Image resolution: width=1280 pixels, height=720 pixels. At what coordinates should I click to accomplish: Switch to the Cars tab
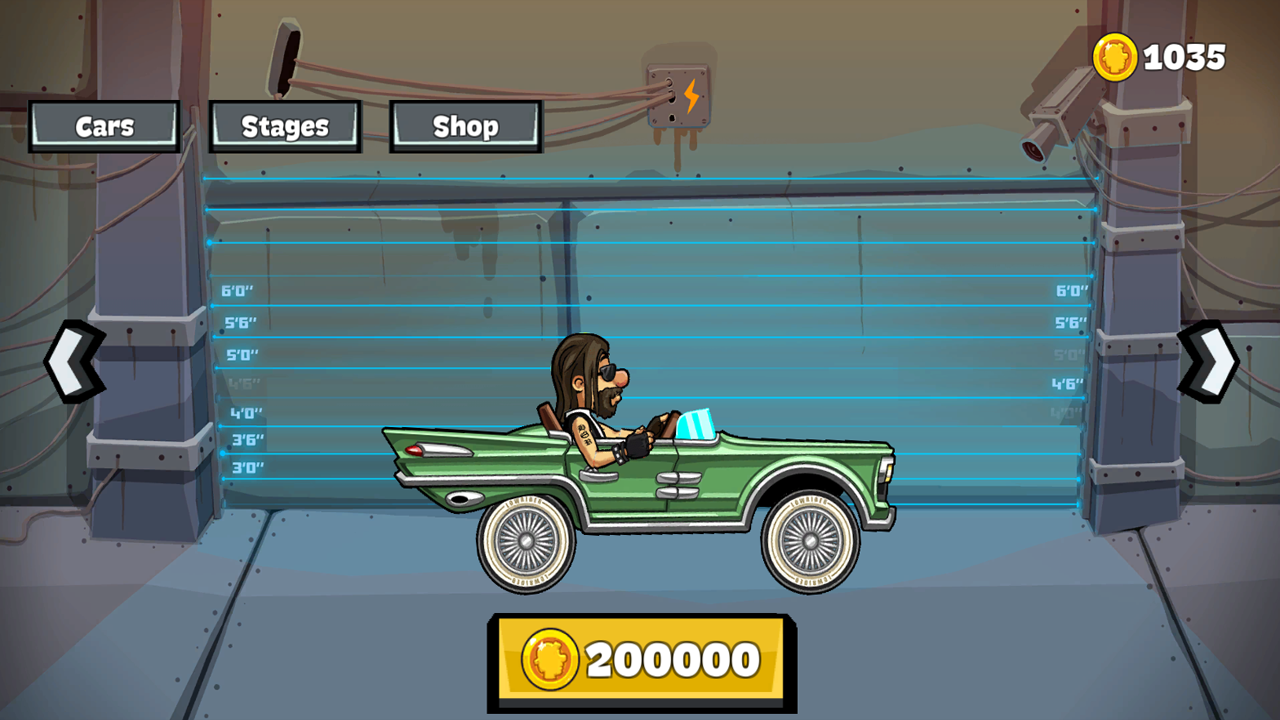pyautogui.click(x=102, y=126)
